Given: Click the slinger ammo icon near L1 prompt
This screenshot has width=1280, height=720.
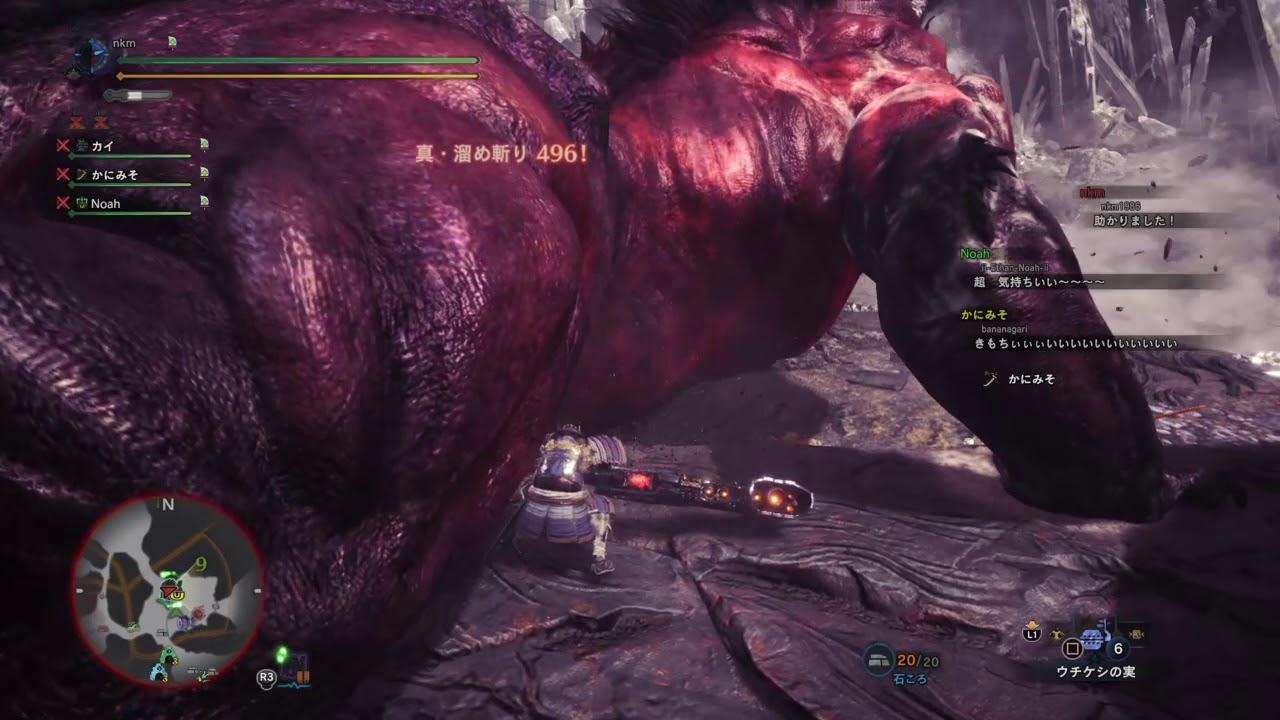Looking at the screenshot, I should pyautogui.click(x=1056, y=632).
